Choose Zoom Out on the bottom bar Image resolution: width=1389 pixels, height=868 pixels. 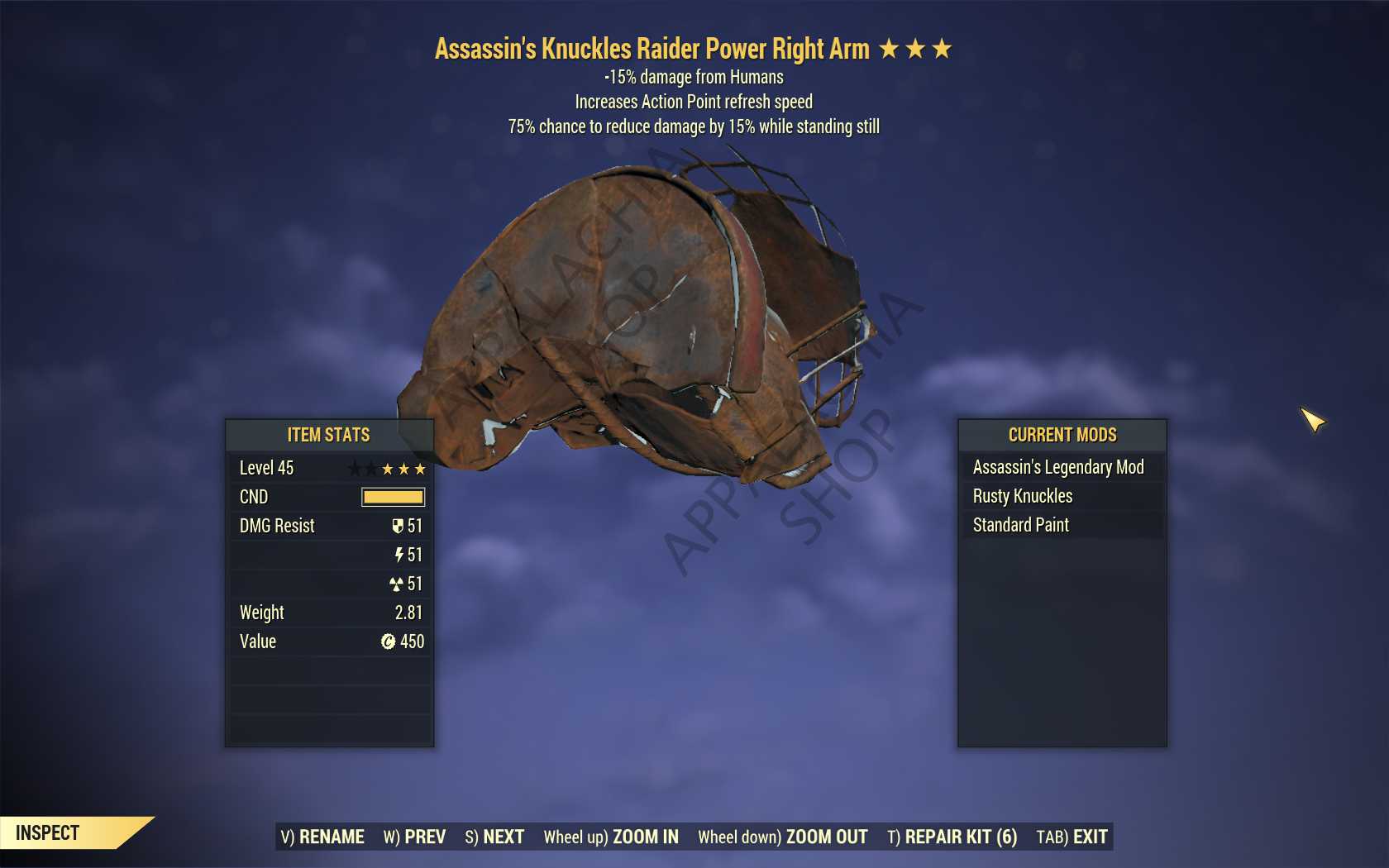[x=783, y=837]
